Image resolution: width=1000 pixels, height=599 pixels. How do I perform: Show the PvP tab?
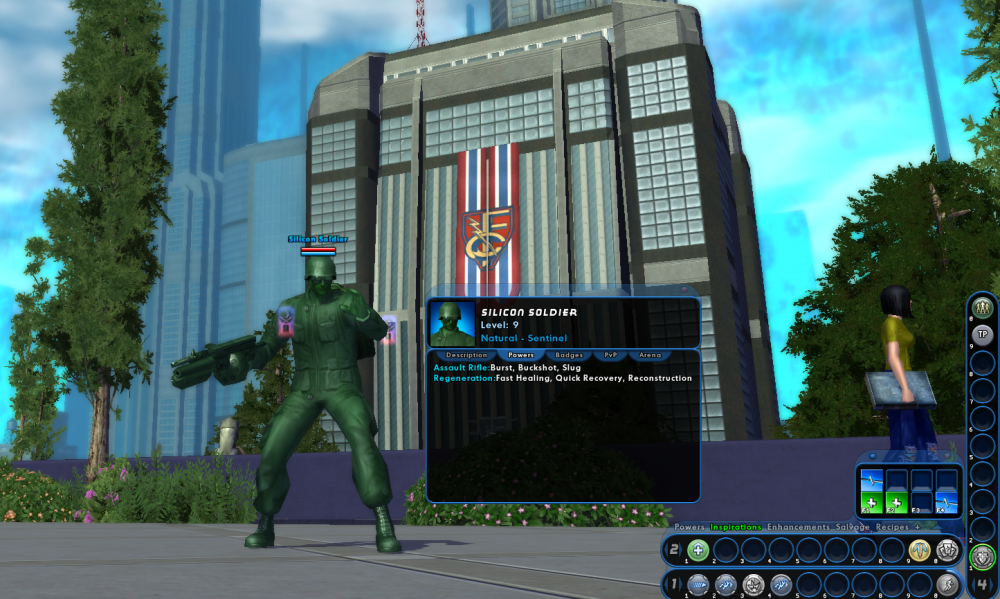(x=609, y=355)
